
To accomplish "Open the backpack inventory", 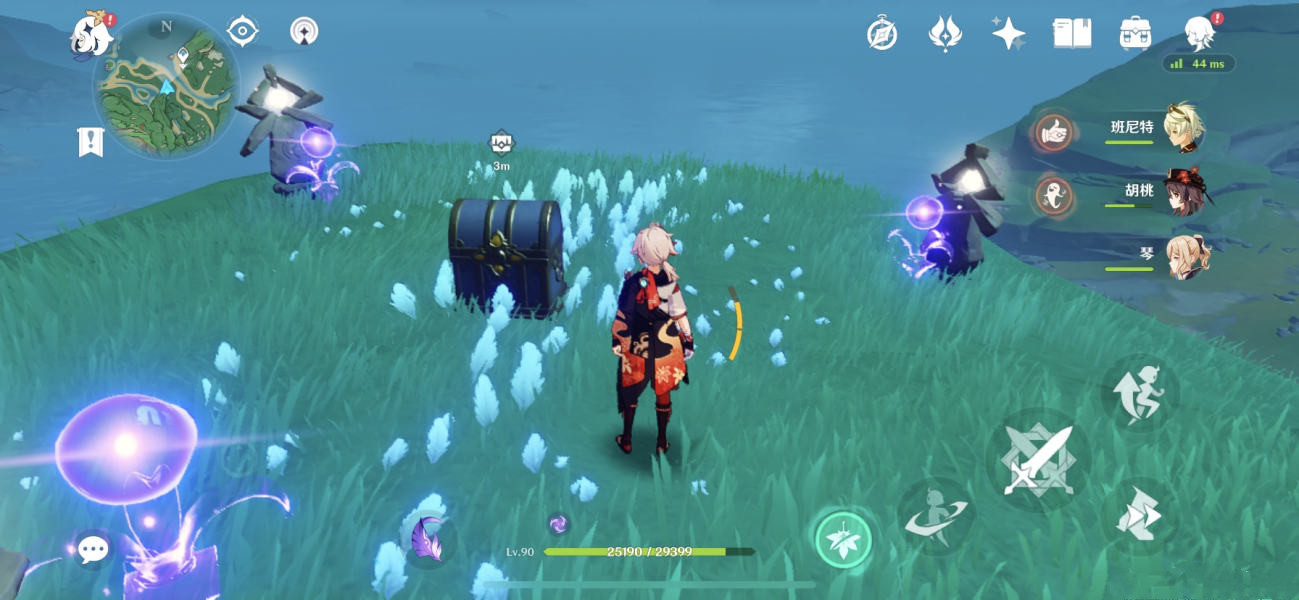I will (x=1135, y=33).
